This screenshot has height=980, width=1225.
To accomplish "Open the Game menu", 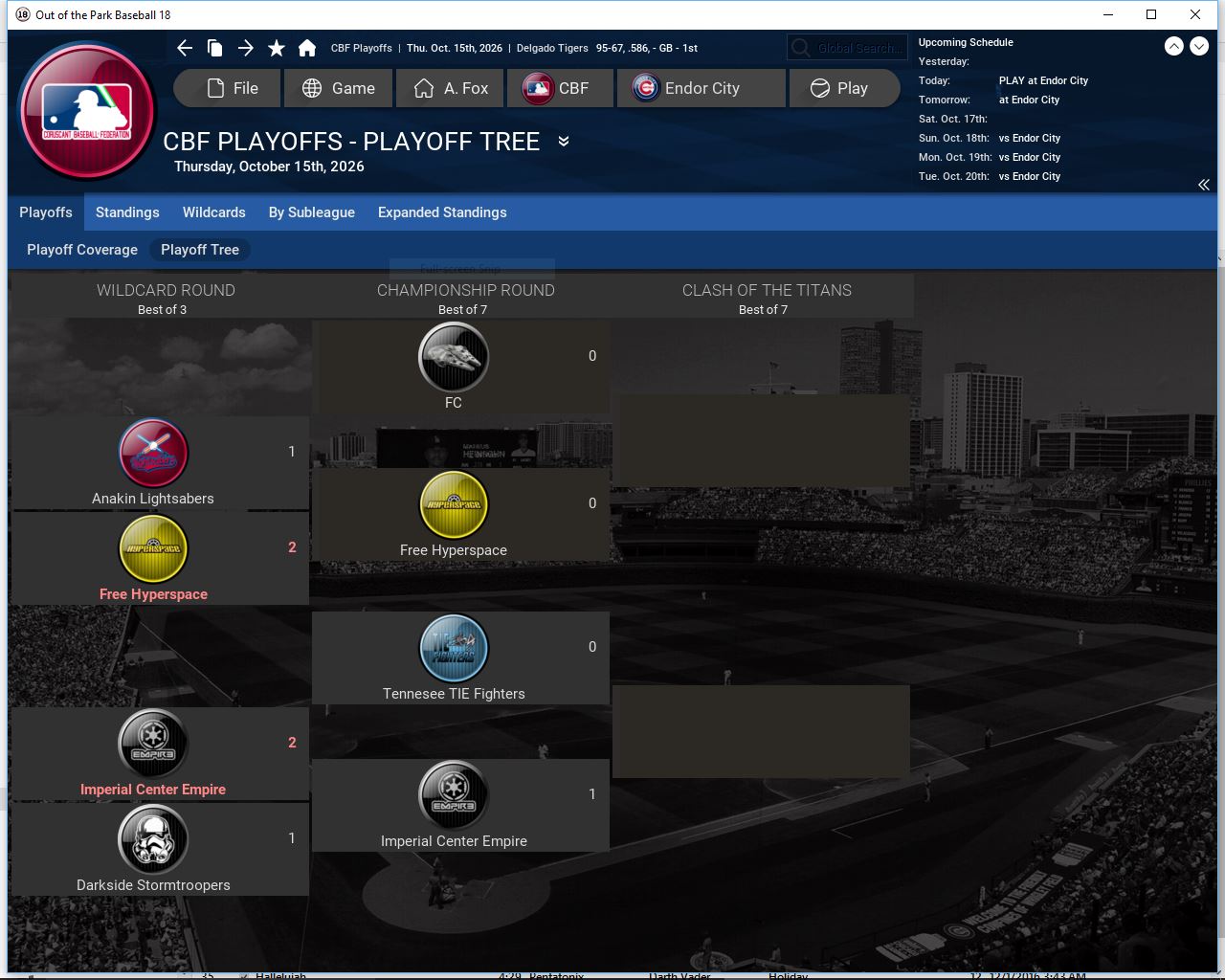I will [x=338, y=88].
